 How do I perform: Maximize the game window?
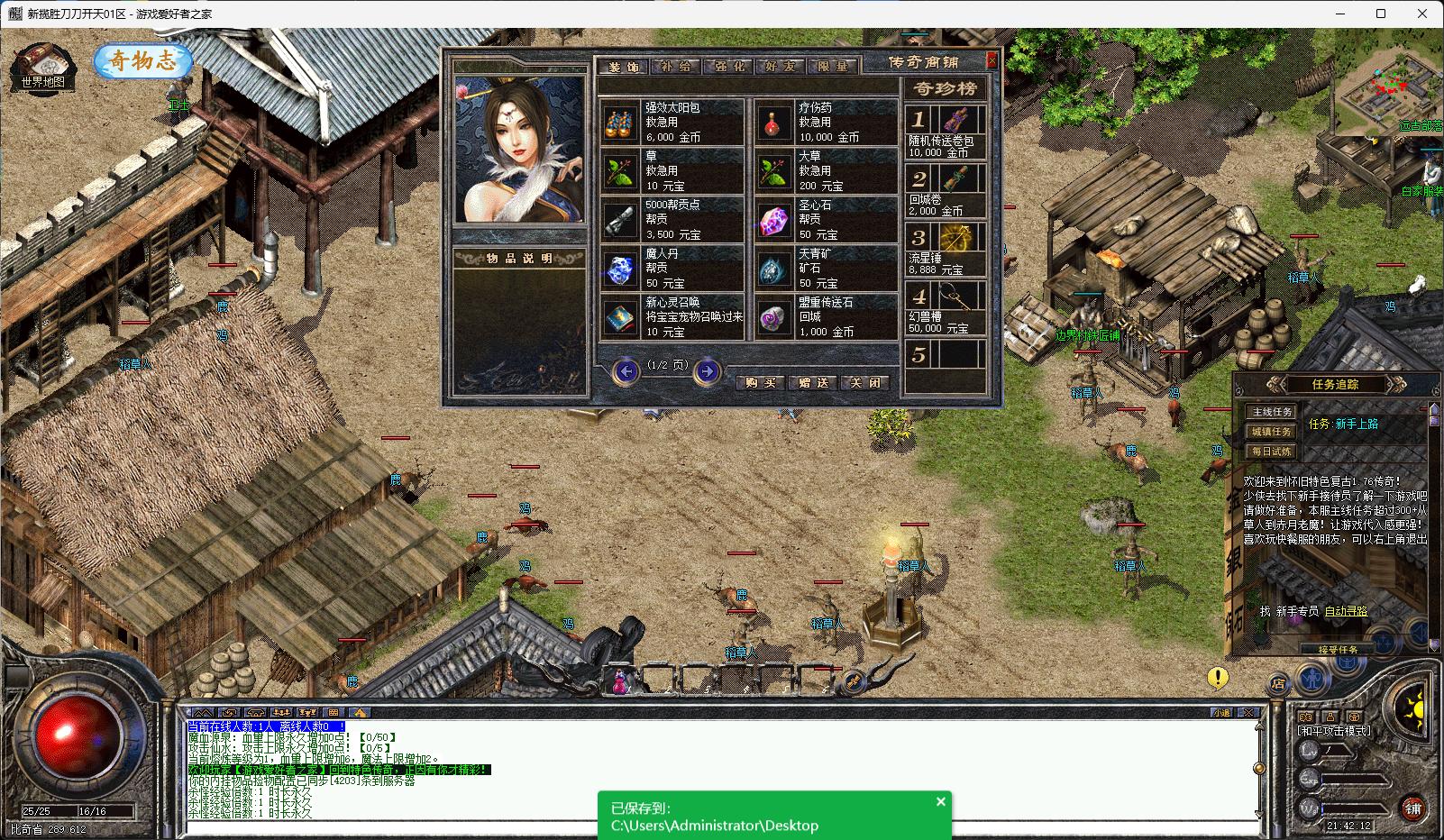point(1381,14)
